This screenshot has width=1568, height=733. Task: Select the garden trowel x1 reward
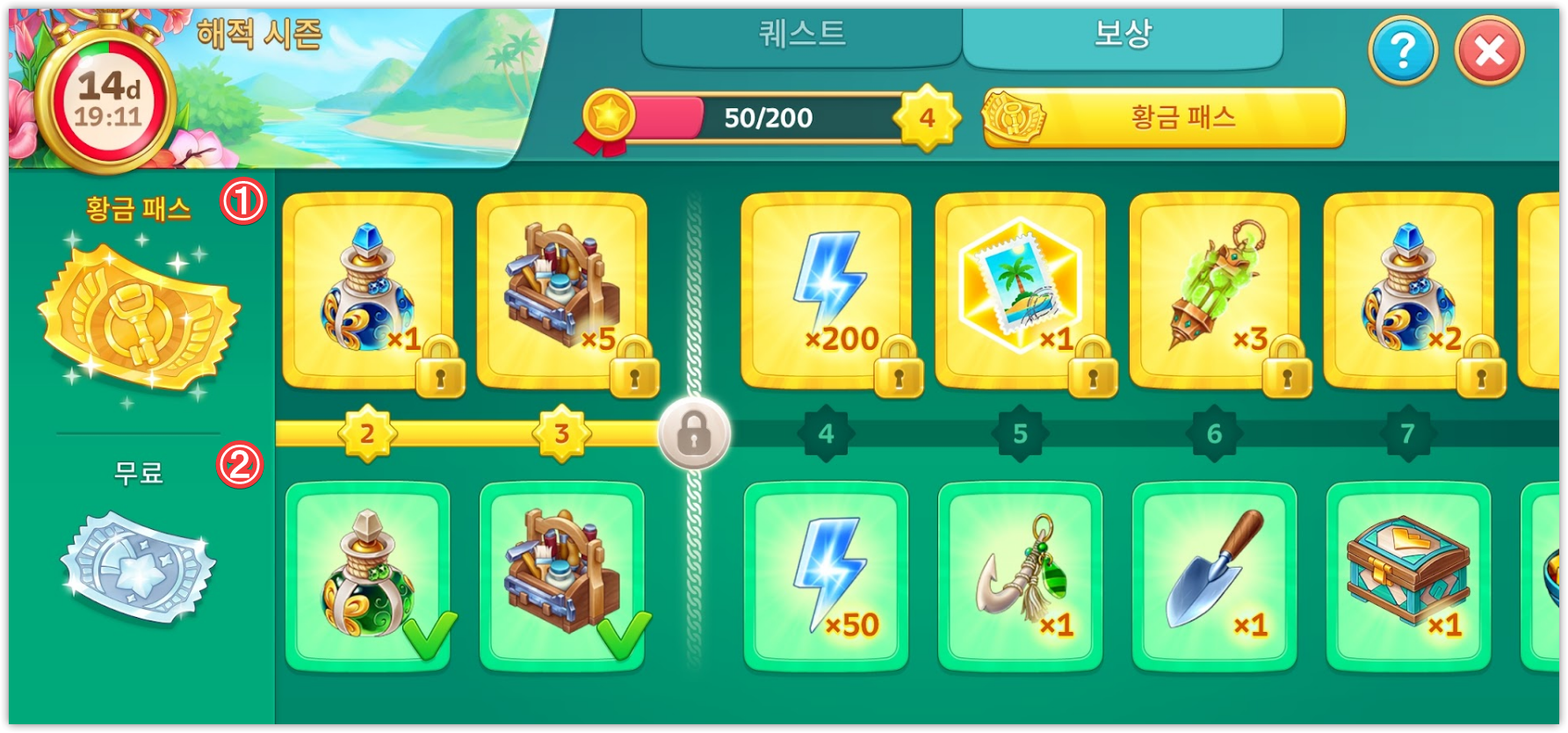[1214, 577]
